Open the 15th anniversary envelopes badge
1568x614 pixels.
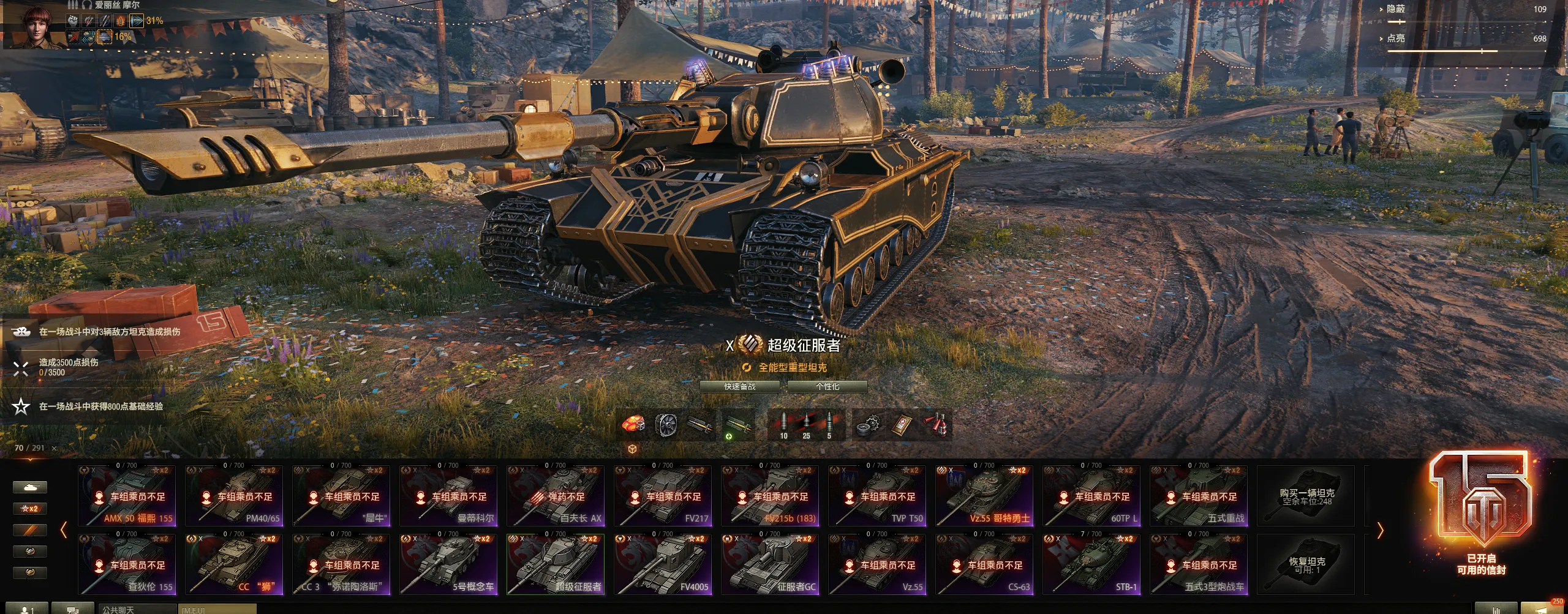(1480, 514)
